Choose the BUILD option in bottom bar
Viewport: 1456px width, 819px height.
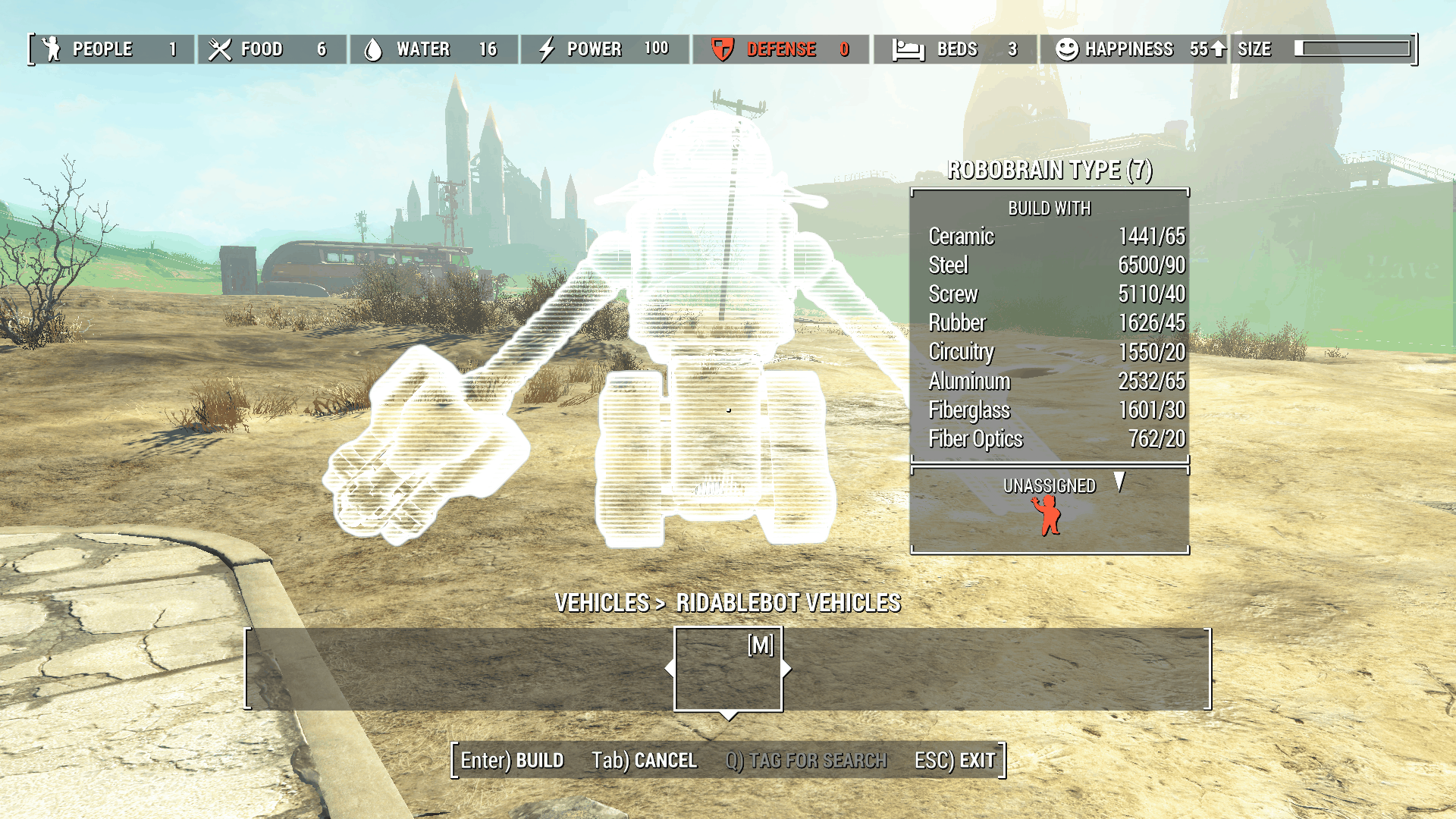[513, 761]
